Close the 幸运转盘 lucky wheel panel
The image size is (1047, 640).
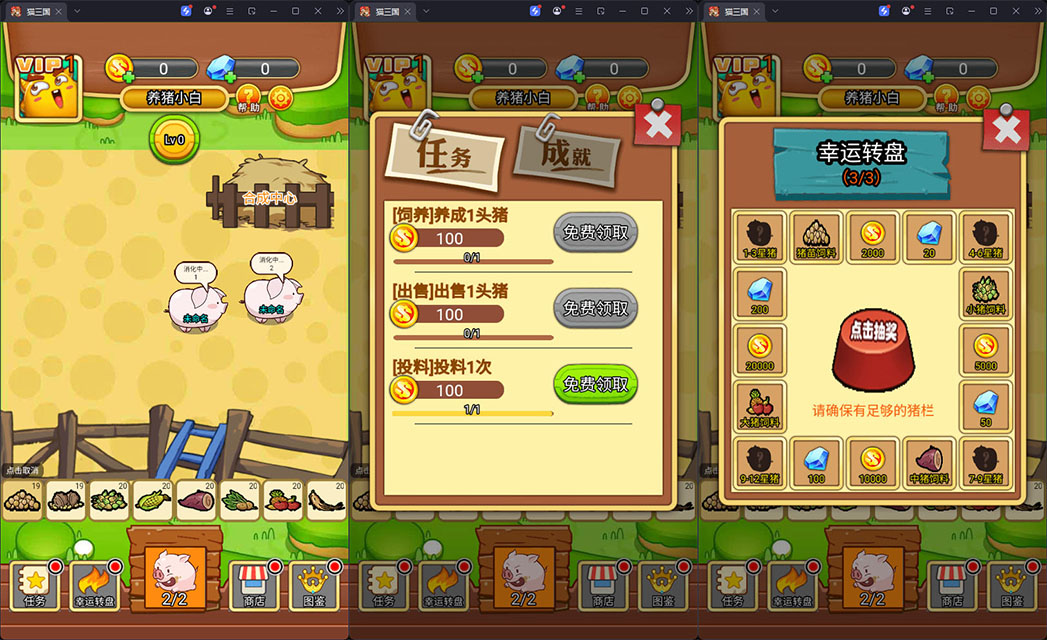click(1005, 128)
